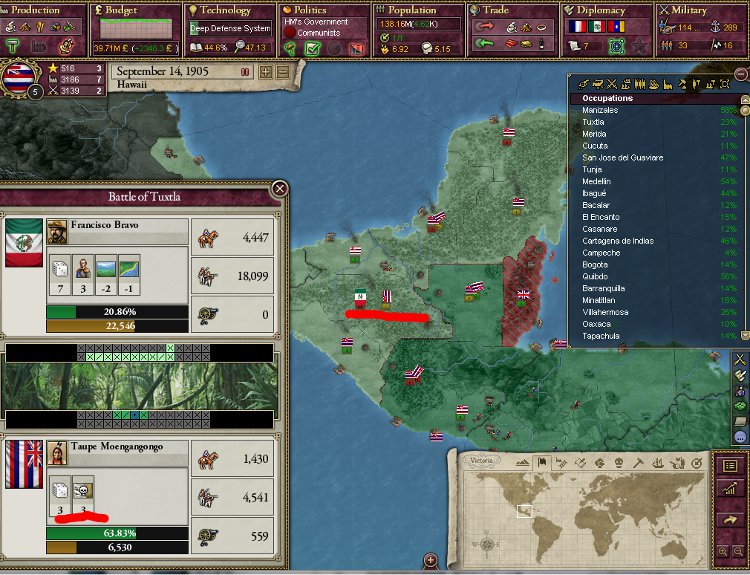
Task: Increase game speed with plus button
Action: (266, 71)
